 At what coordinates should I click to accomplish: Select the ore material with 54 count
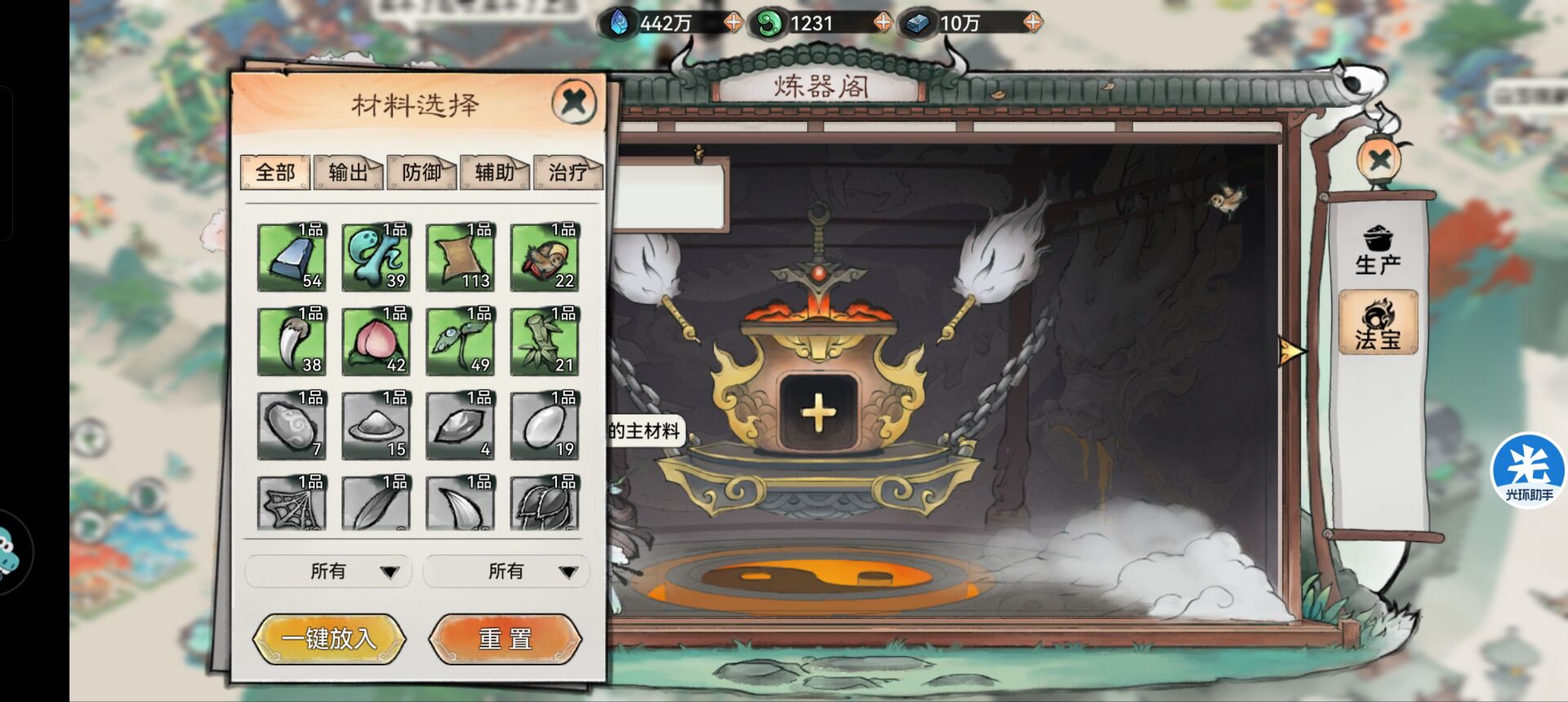[292, 257]
